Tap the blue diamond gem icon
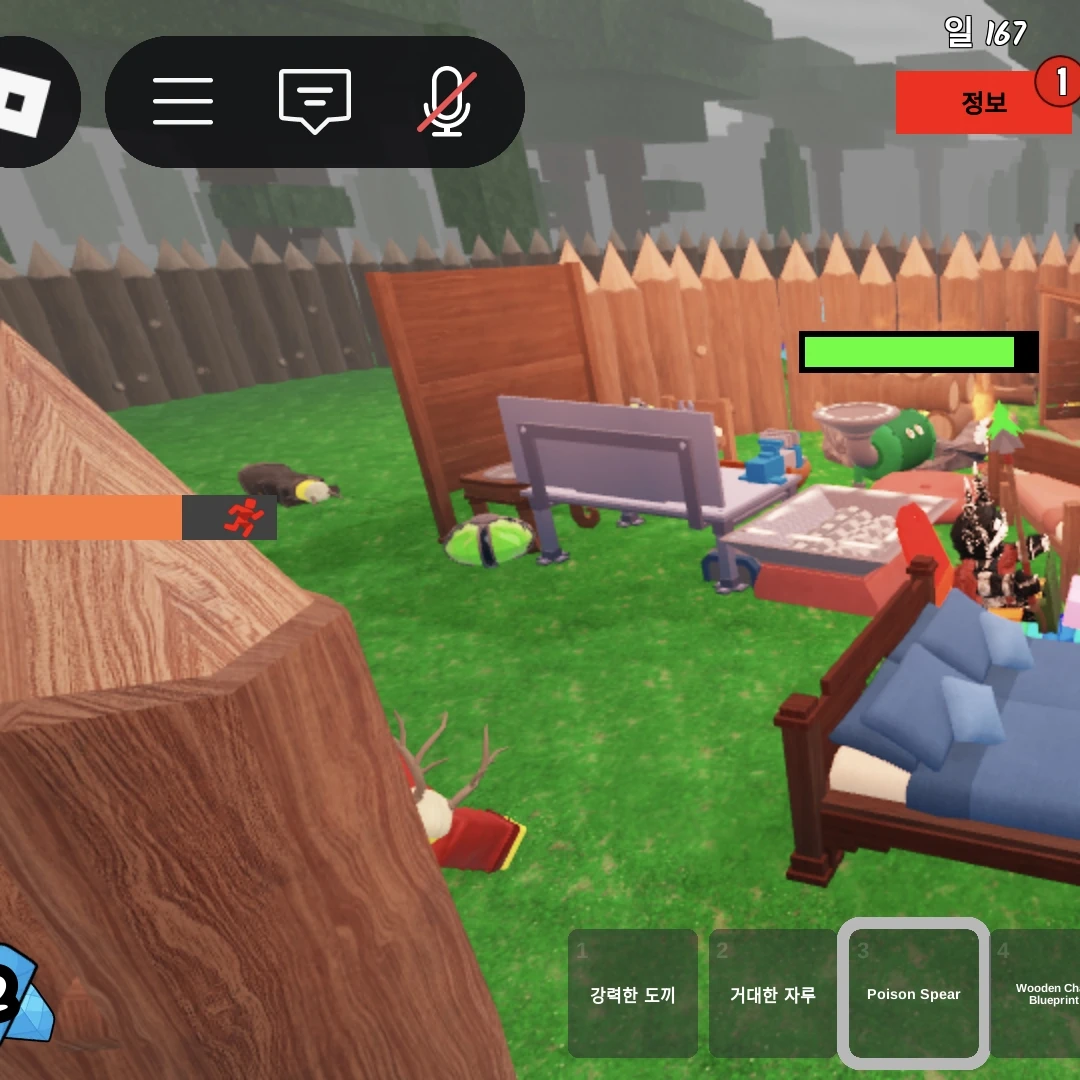 [22, 992]
